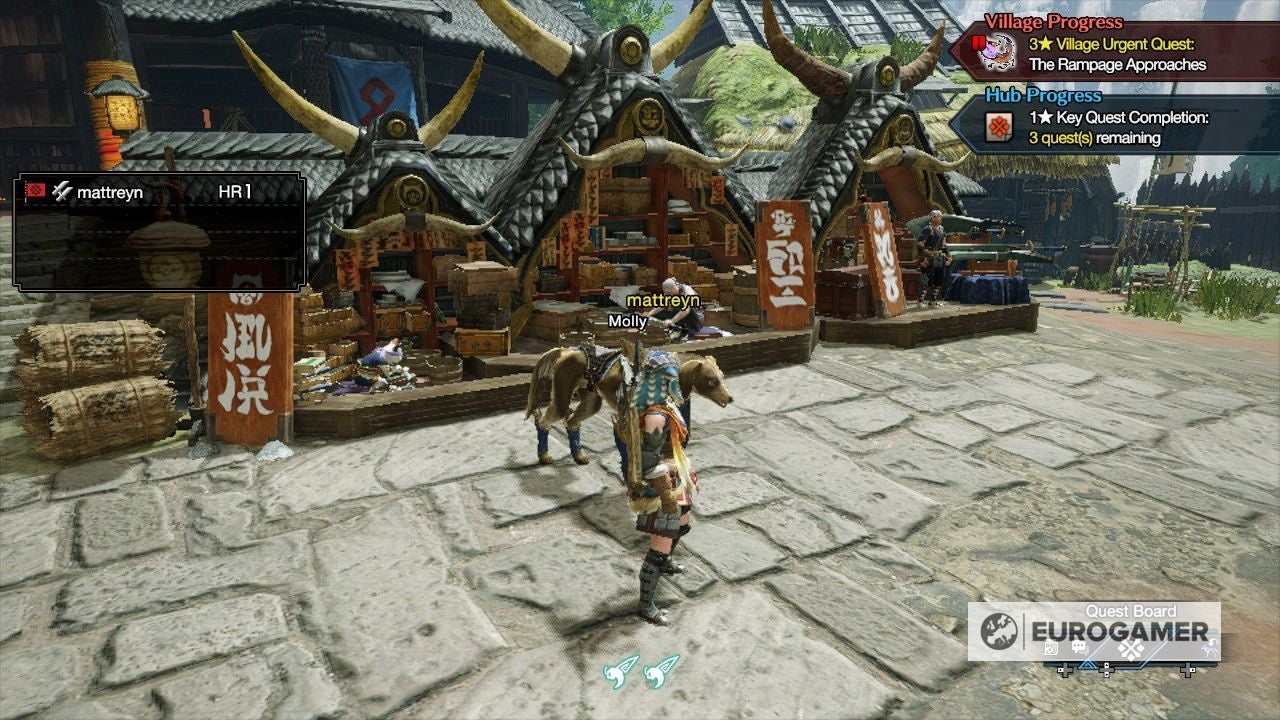Expand the blue upward chevron in the bottom bar
The height and width of the screenshot is (720, 1280).
click(x=1088, y=665)
